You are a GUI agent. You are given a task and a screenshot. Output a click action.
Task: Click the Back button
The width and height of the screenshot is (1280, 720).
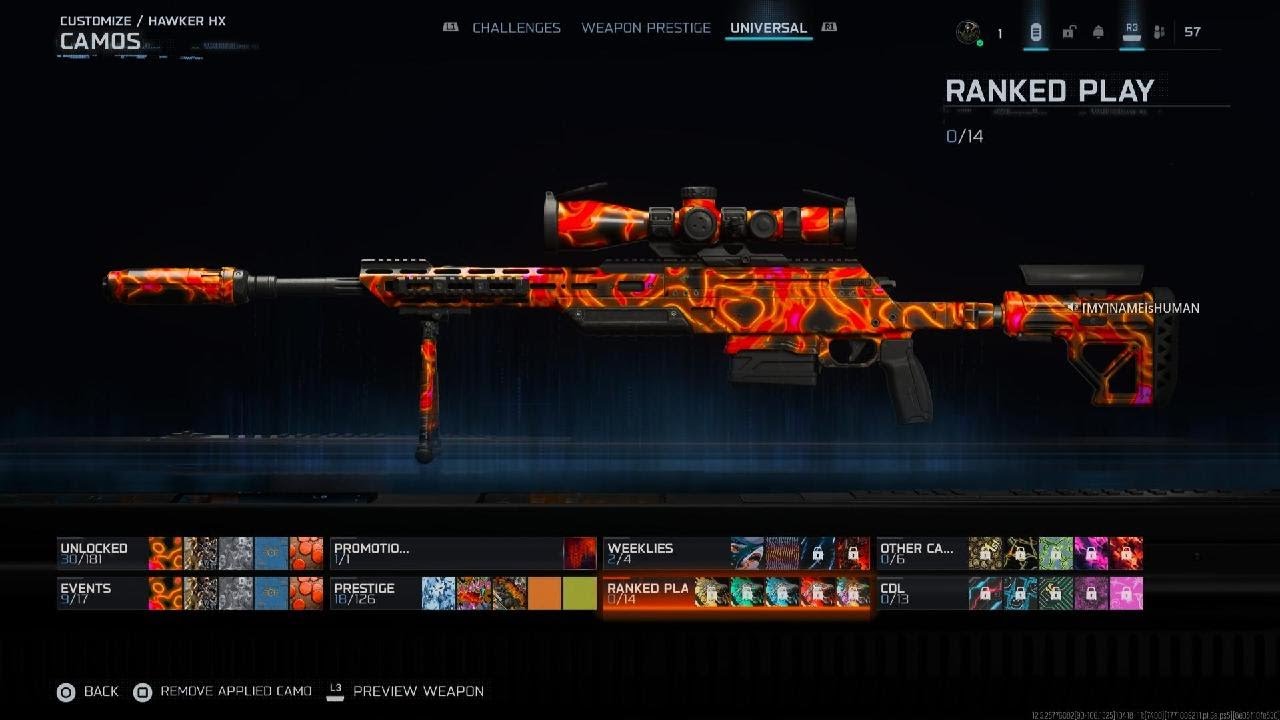point(88,691)
